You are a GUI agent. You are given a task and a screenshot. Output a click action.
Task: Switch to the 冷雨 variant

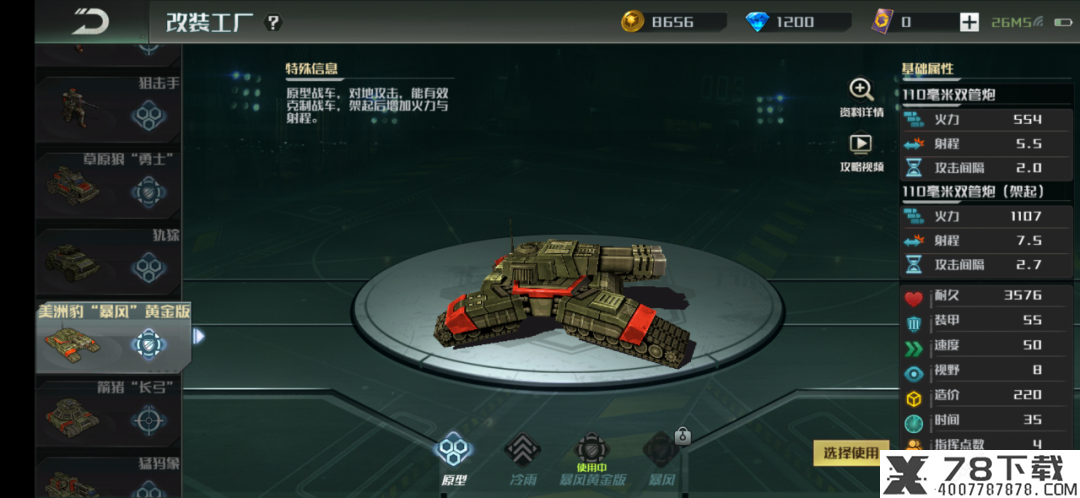pyautogui.click(x=522, y=458)
